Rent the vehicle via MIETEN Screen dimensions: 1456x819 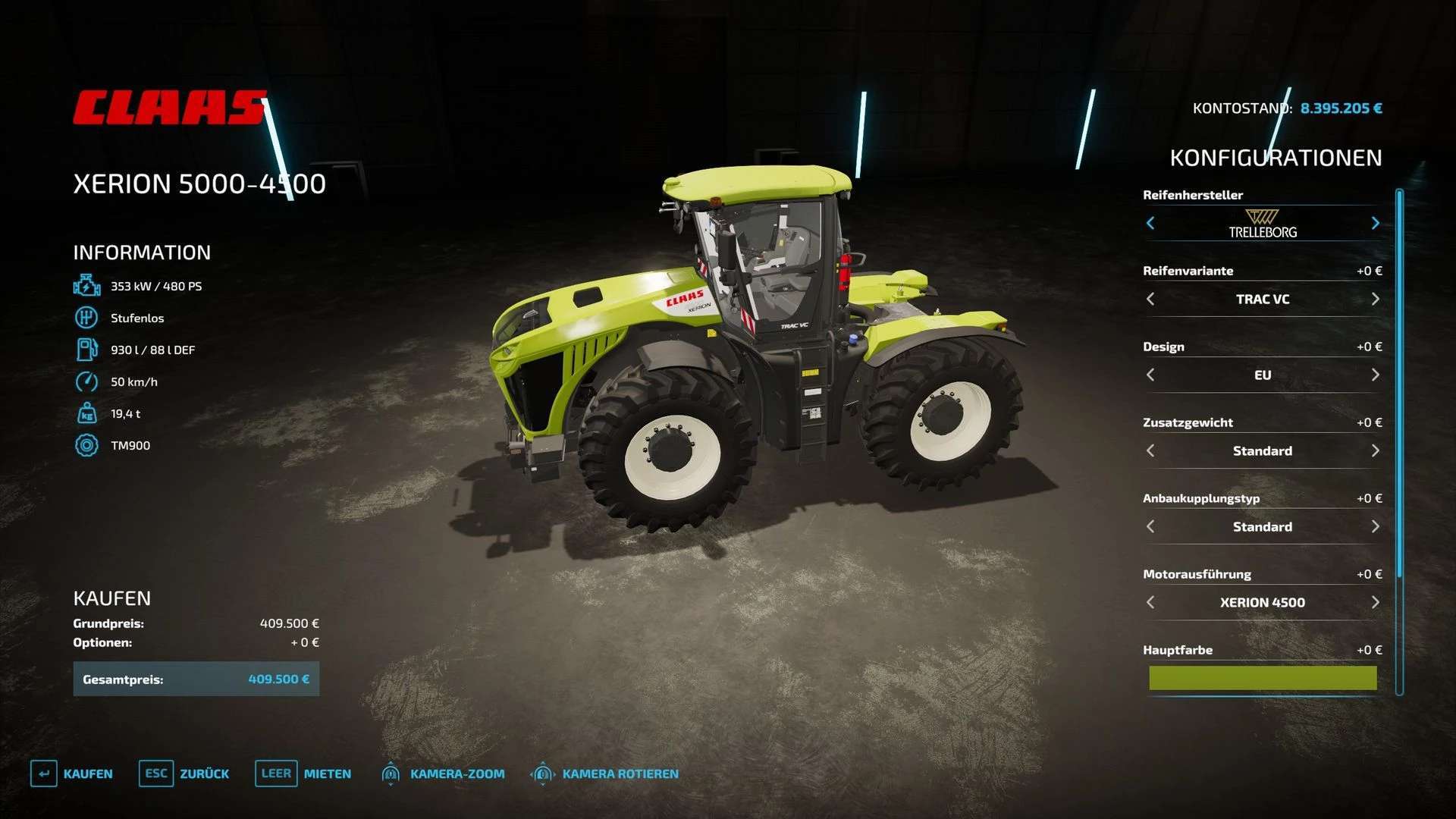(x=303, y=773)
